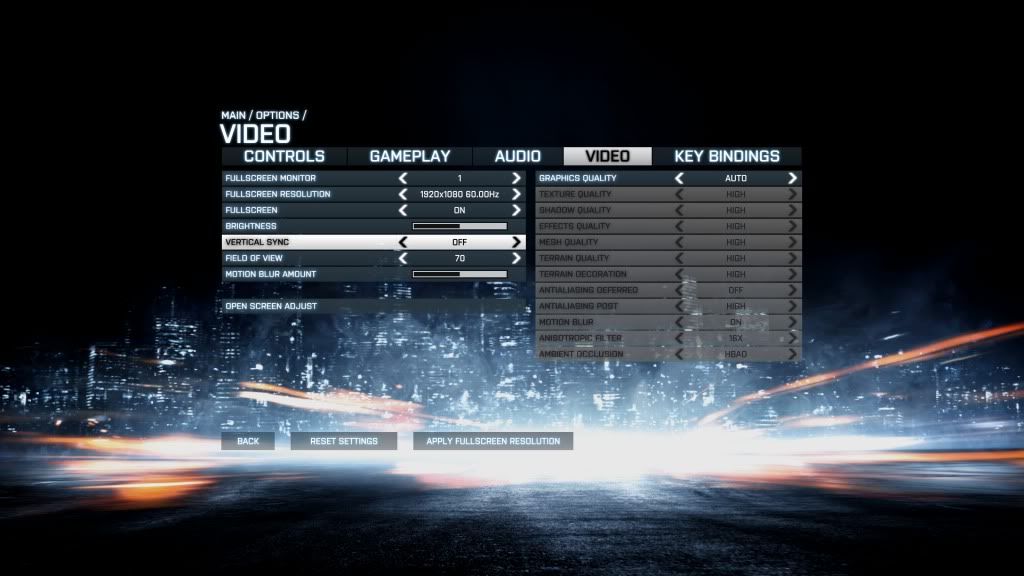Adjust the Brightness slider

(460, 226)
